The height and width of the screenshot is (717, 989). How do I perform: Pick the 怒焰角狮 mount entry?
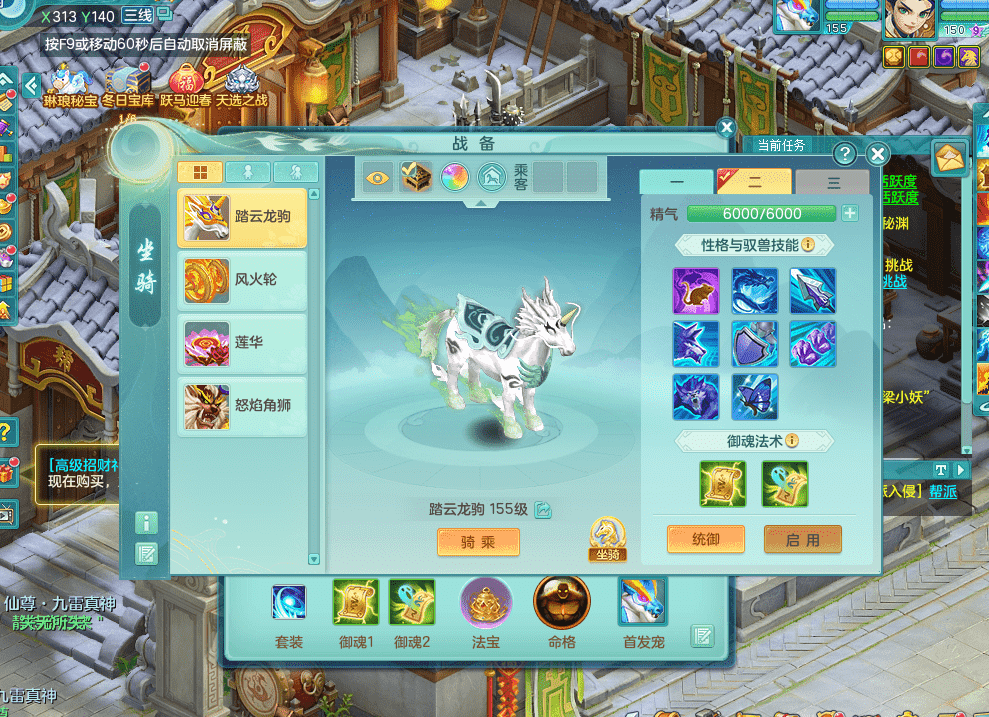242,406
